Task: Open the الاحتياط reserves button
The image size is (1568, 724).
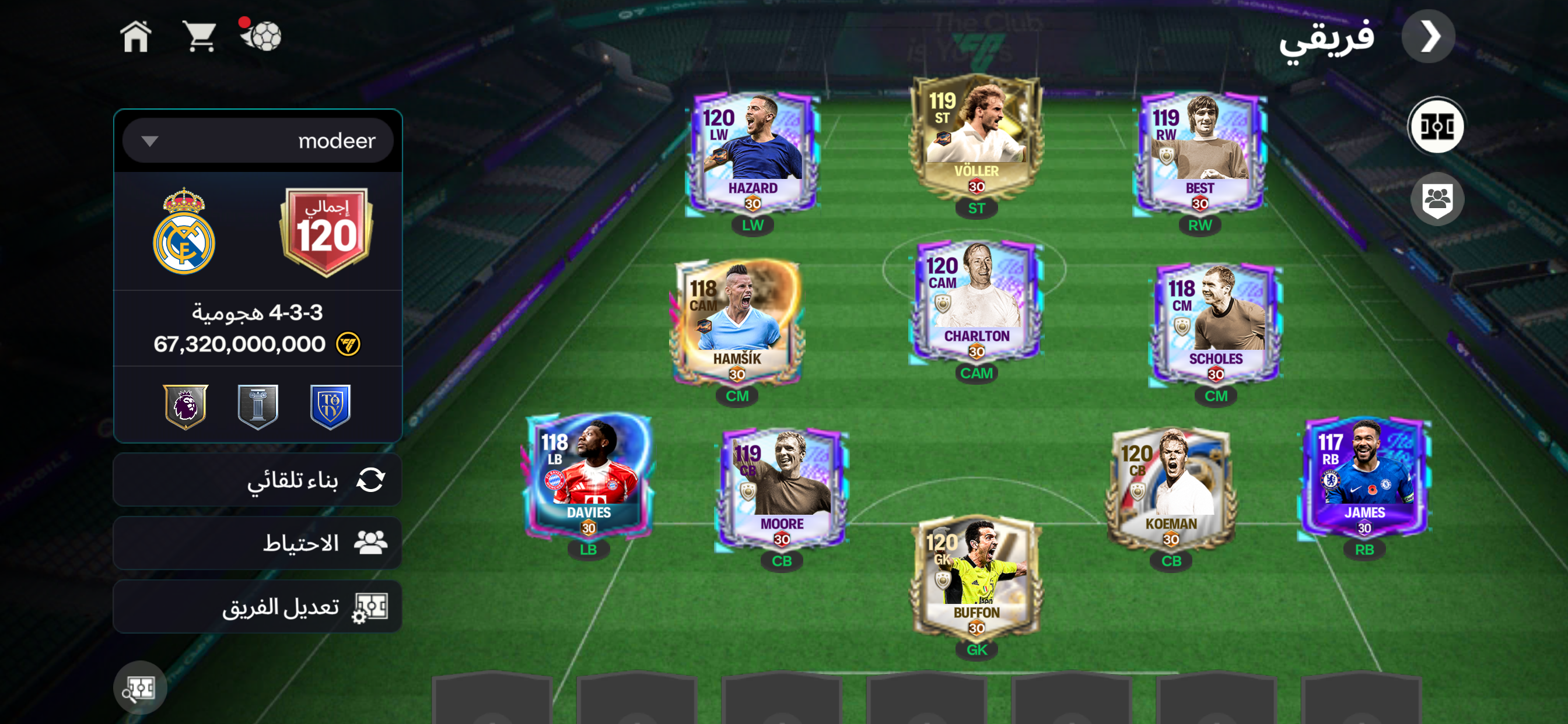Action: coord(257,543)
